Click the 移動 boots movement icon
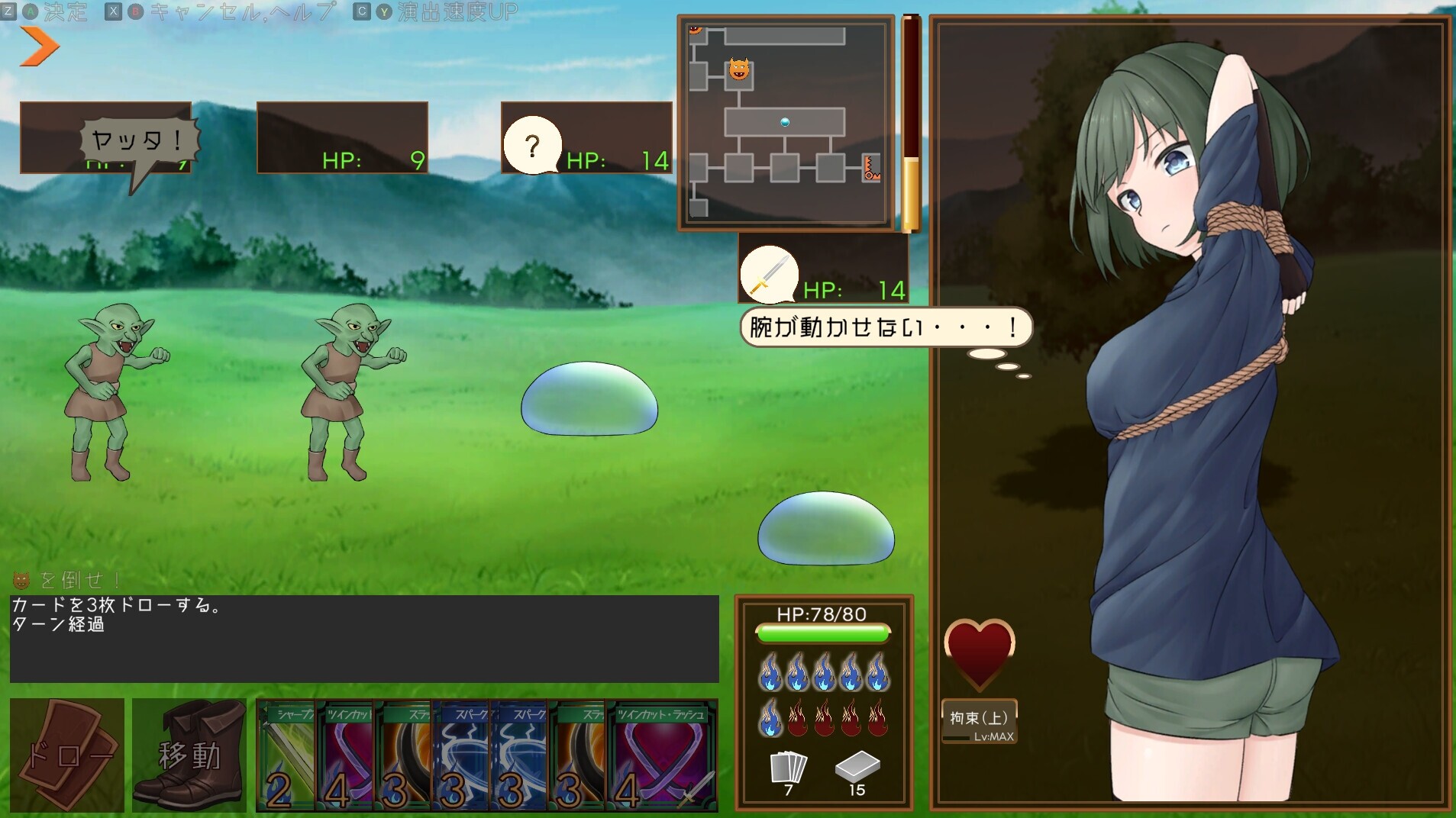Viewport: 1456px width, 818px height. coord(189,755)
